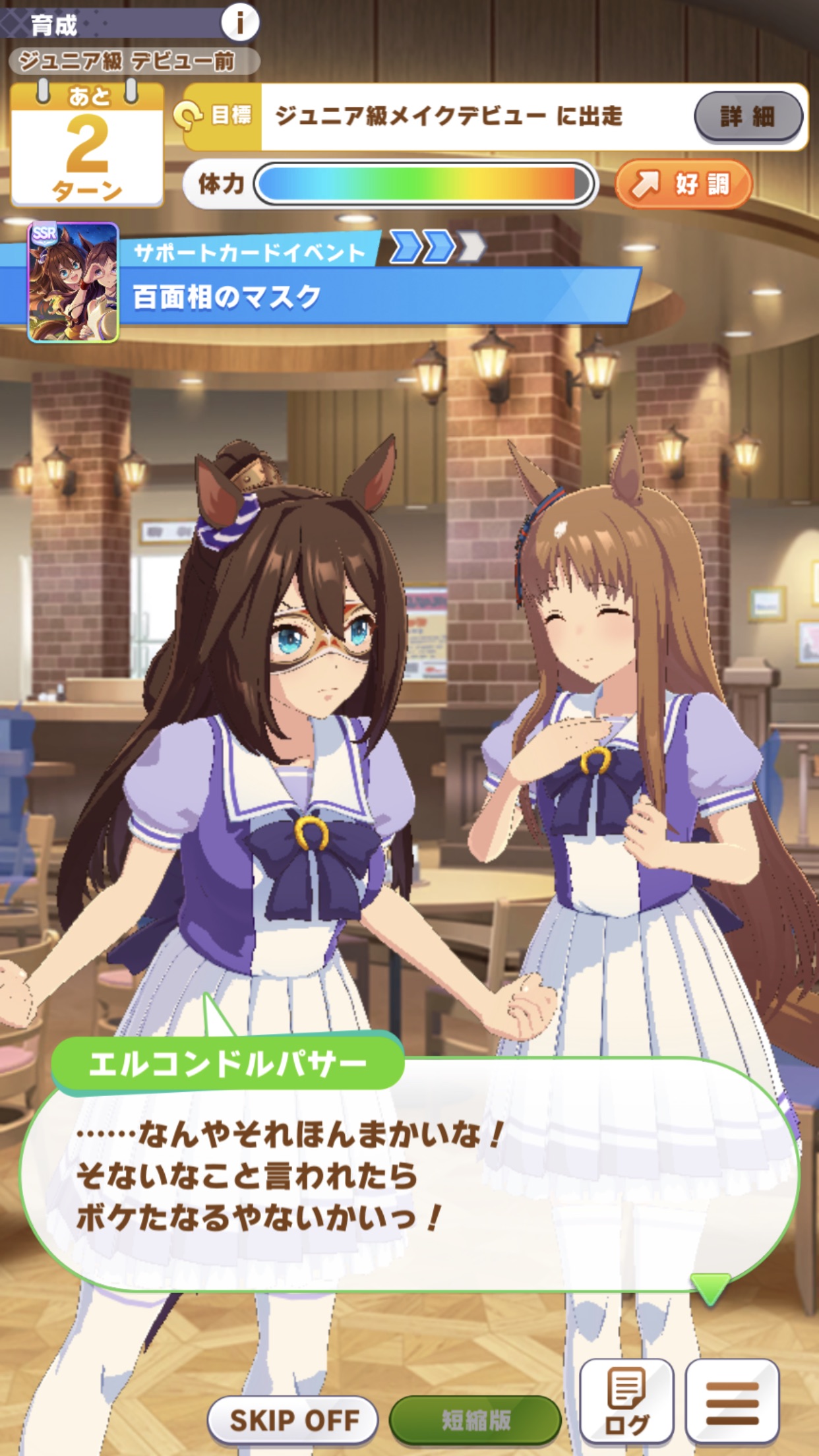
Task: Open the 詳細 objective details
Action: 748,117
